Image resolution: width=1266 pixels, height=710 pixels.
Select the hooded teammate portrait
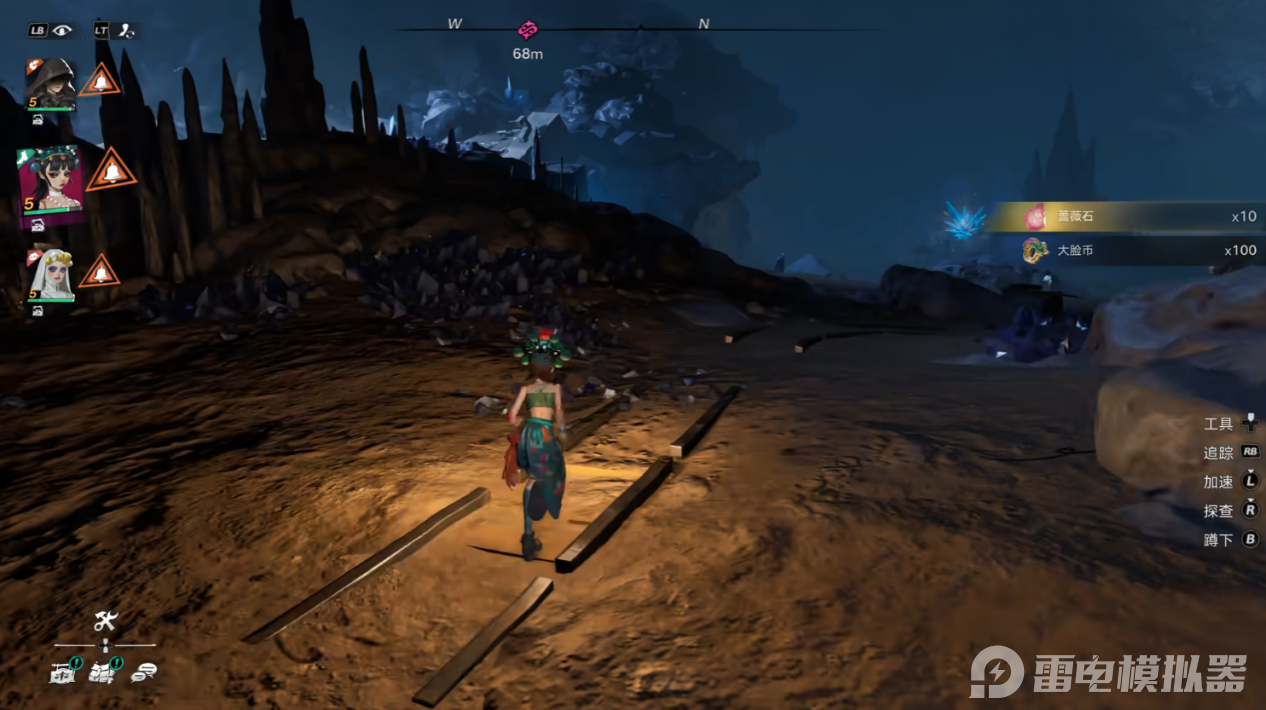pos(50,82)
